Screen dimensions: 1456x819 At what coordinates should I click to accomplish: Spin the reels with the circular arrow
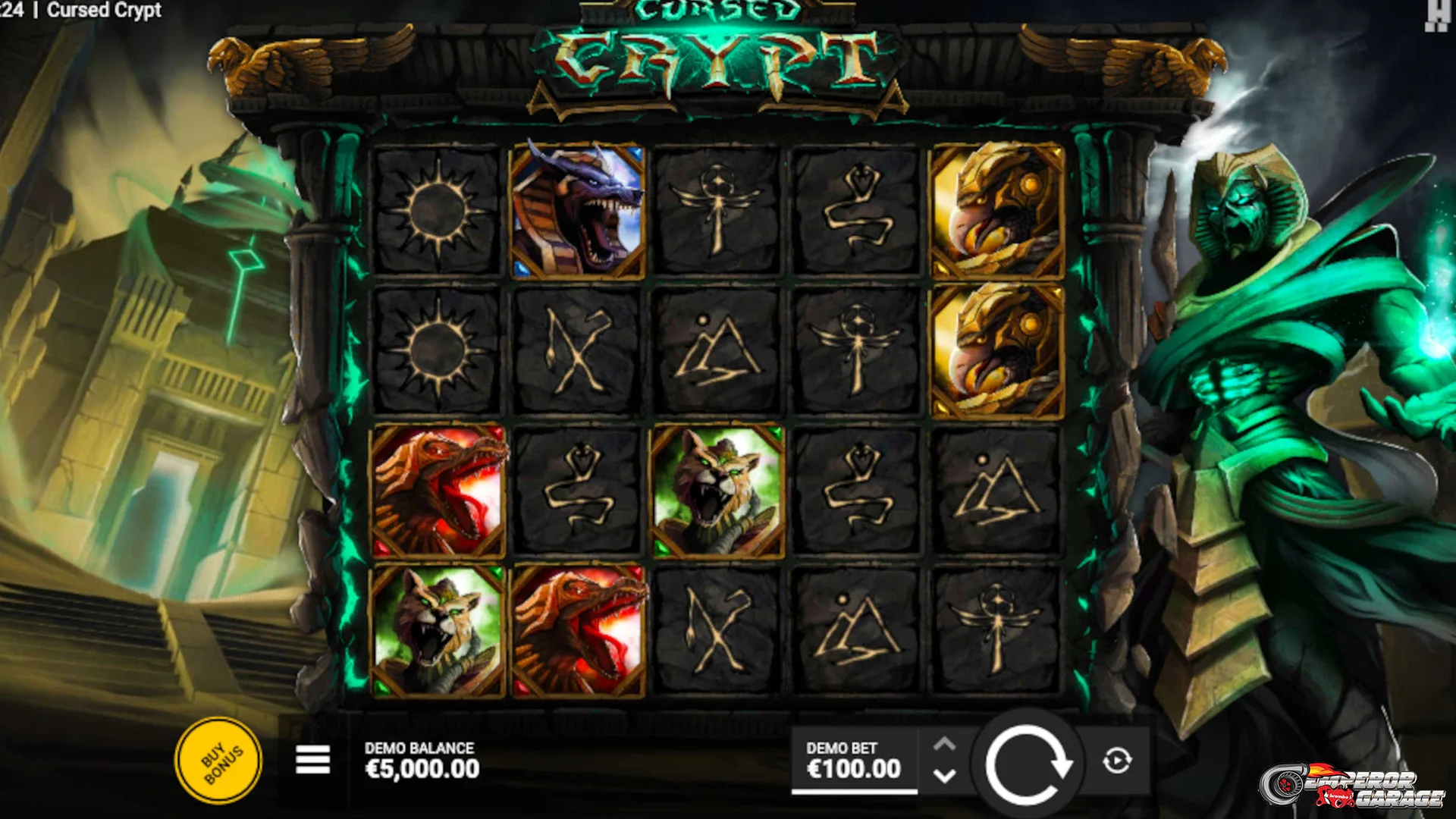(1027, 763)
